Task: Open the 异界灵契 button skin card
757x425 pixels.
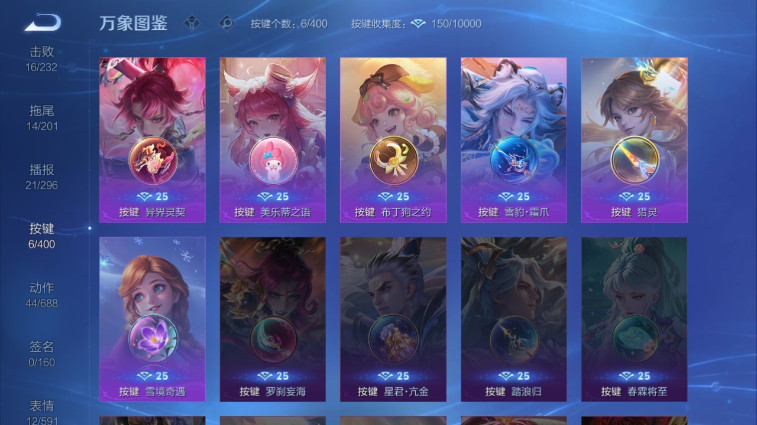Action: click(x=153, y=138)
